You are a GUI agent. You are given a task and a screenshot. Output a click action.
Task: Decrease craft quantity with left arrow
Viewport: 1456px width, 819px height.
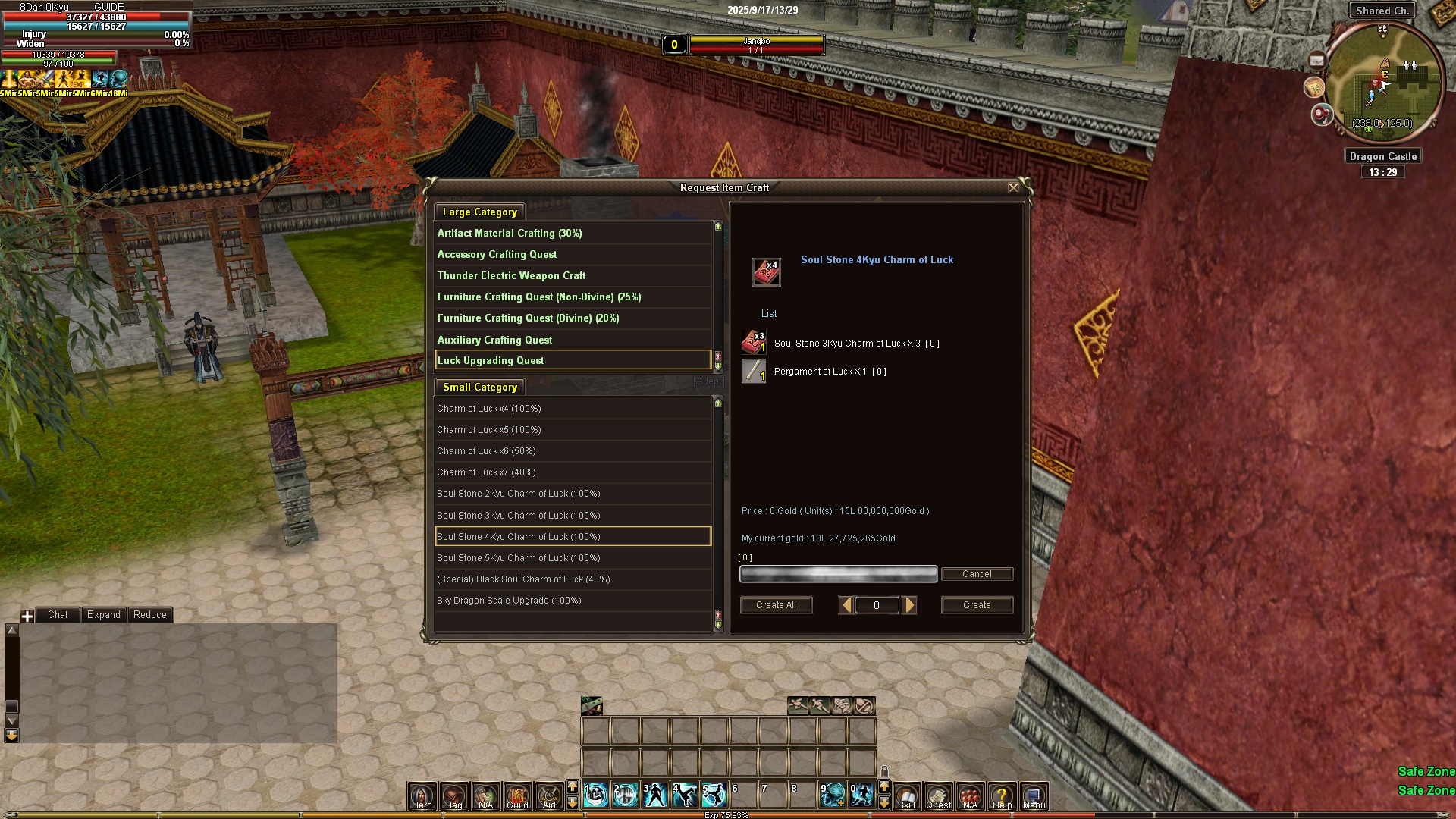[x=846, y=605]
